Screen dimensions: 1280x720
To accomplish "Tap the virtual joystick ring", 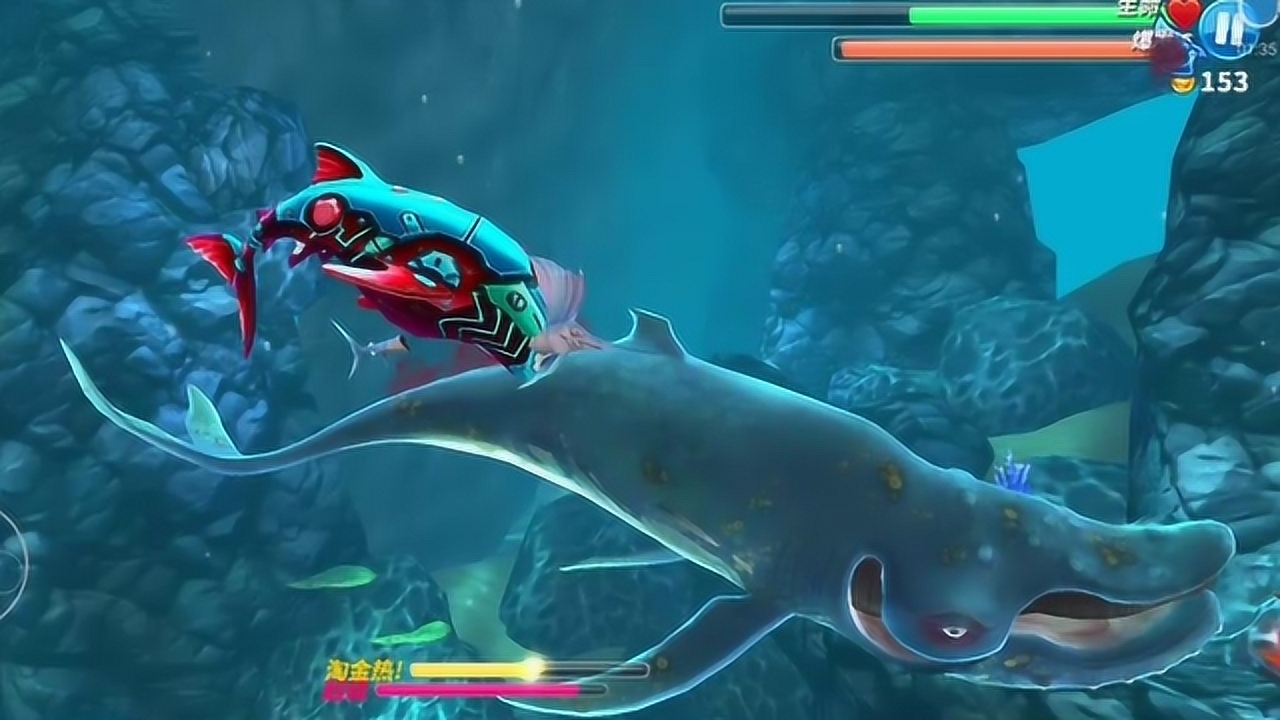I will click(10, 565).
